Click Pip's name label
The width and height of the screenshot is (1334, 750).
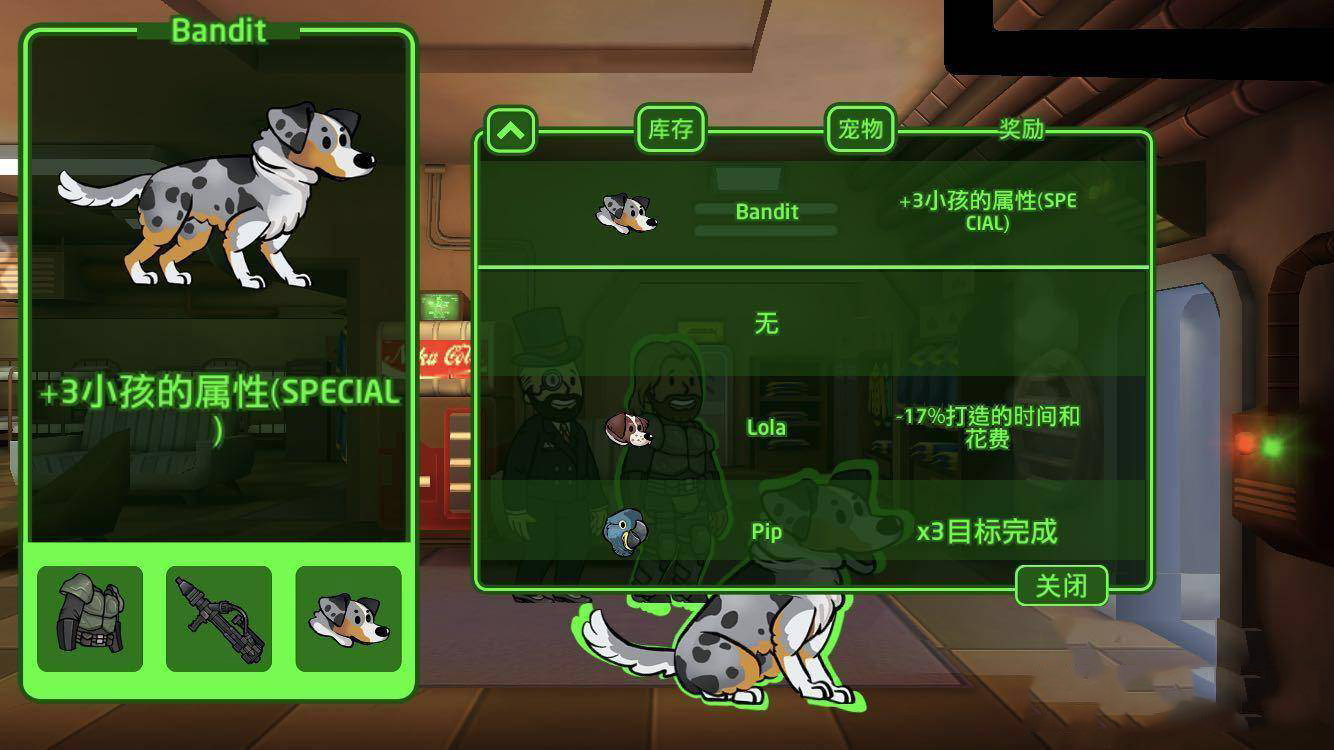766,532
